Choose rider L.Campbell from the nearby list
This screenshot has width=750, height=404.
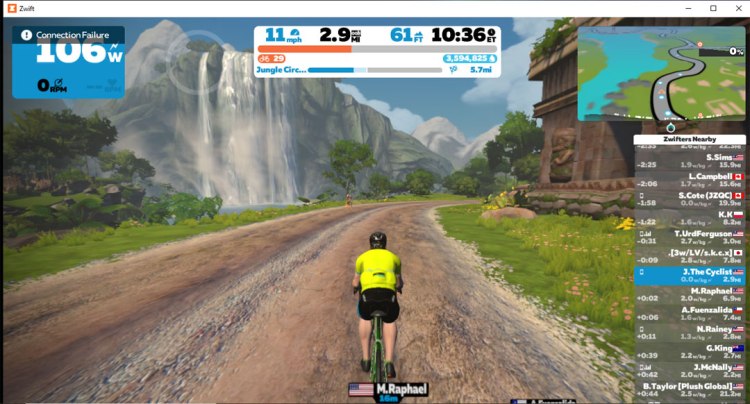[690, 180]
